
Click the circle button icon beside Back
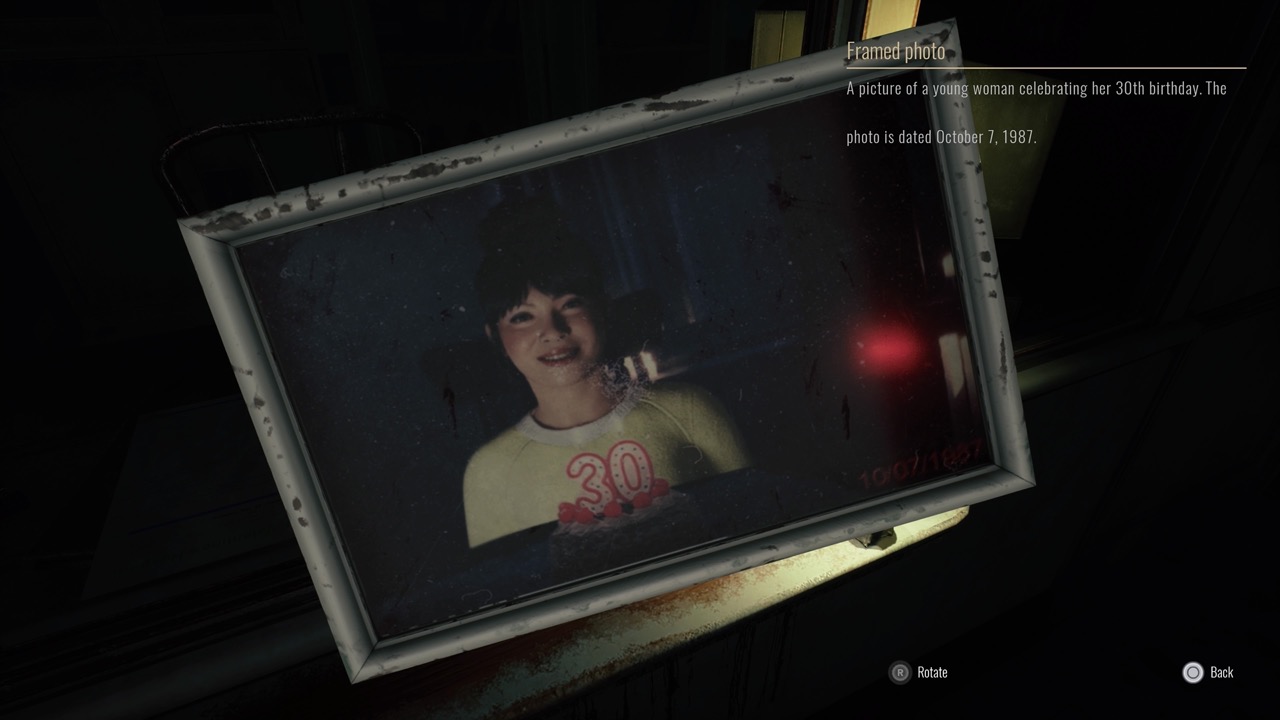[x=1192, y=672]
